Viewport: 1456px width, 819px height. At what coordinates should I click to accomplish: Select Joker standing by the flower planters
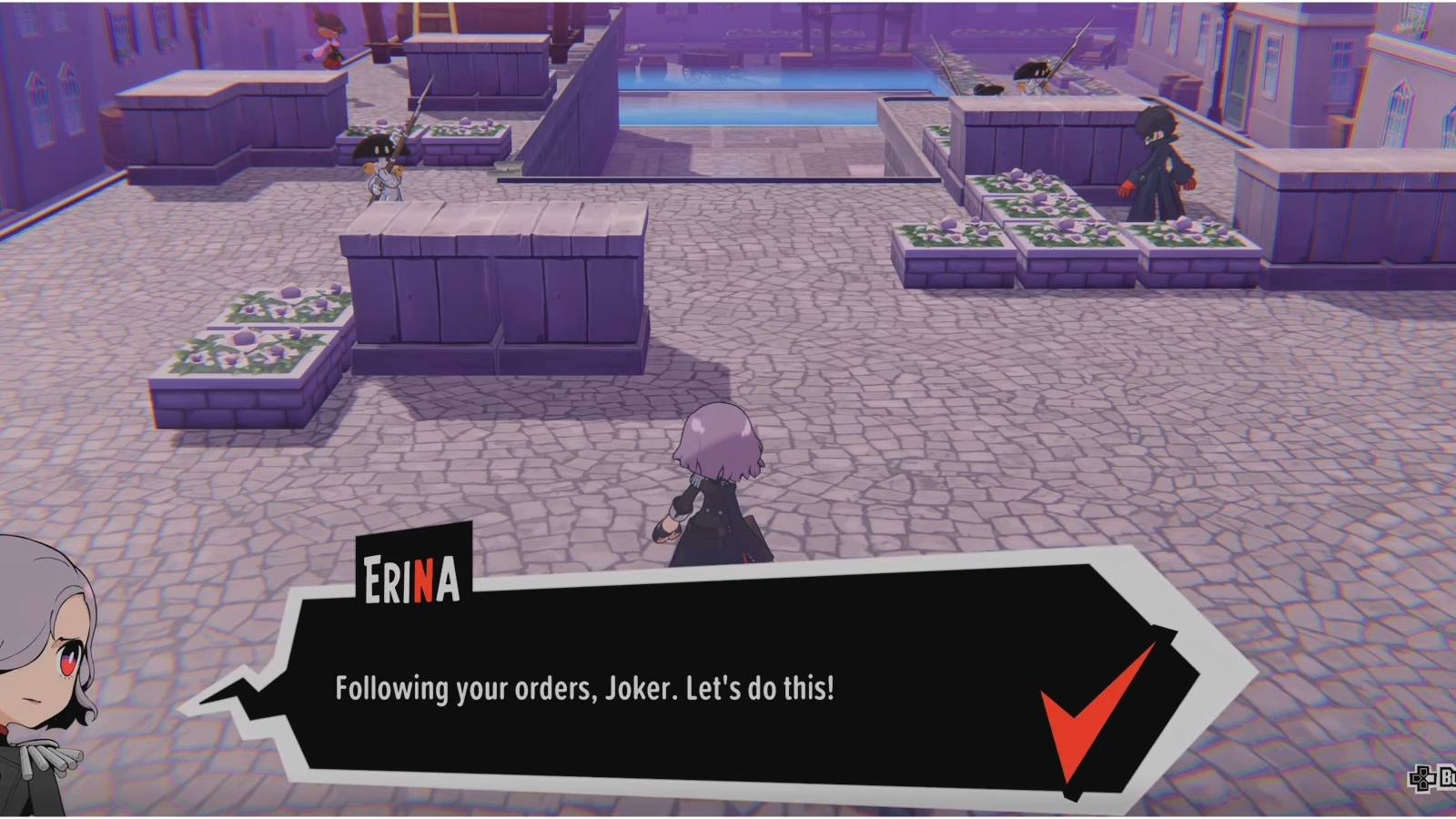[1160, 159]
